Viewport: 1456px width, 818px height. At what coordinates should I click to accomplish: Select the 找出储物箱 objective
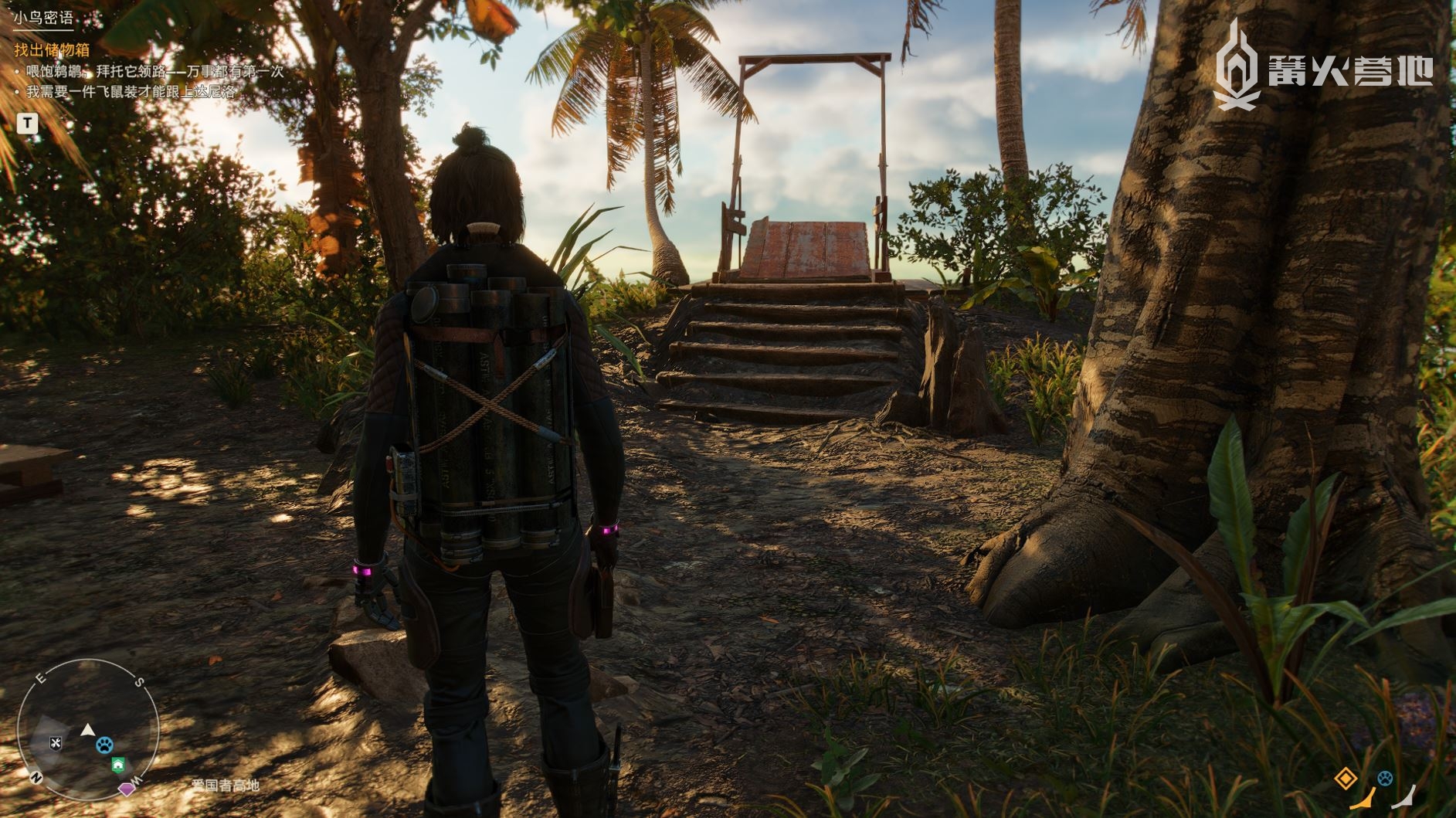[x=52, y=50]
